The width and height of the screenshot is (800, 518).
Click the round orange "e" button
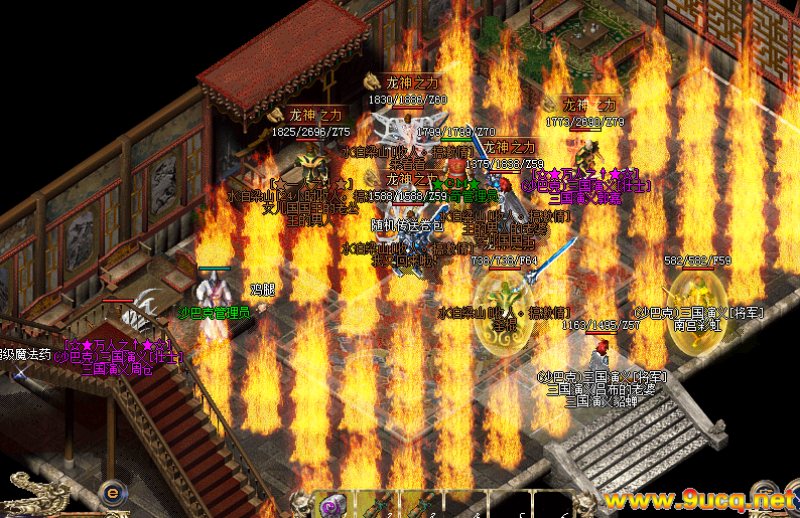click(113, 493)
